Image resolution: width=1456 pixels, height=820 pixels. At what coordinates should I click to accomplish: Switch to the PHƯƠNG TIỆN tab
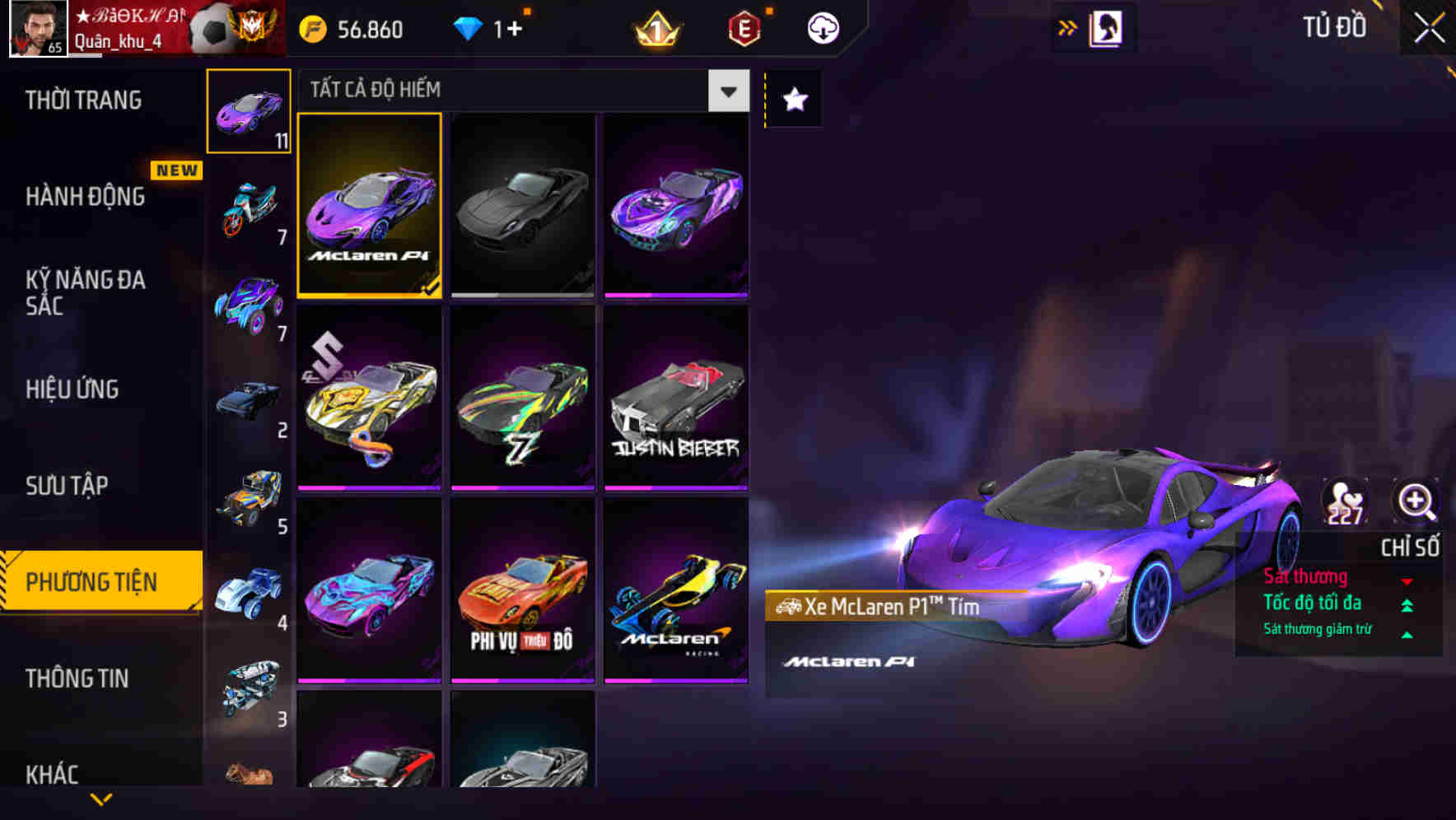click(100, 581)
